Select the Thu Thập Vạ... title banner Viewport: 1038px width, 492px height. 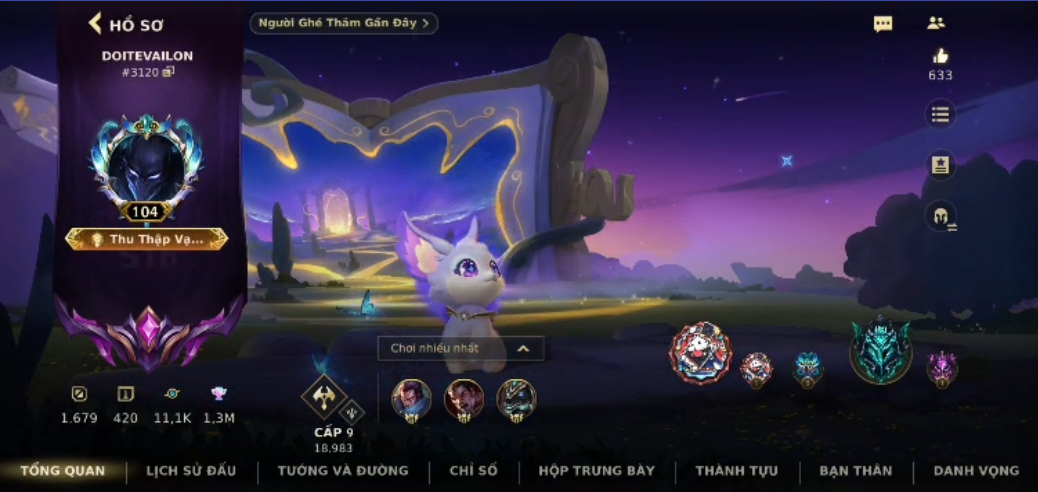147,239
